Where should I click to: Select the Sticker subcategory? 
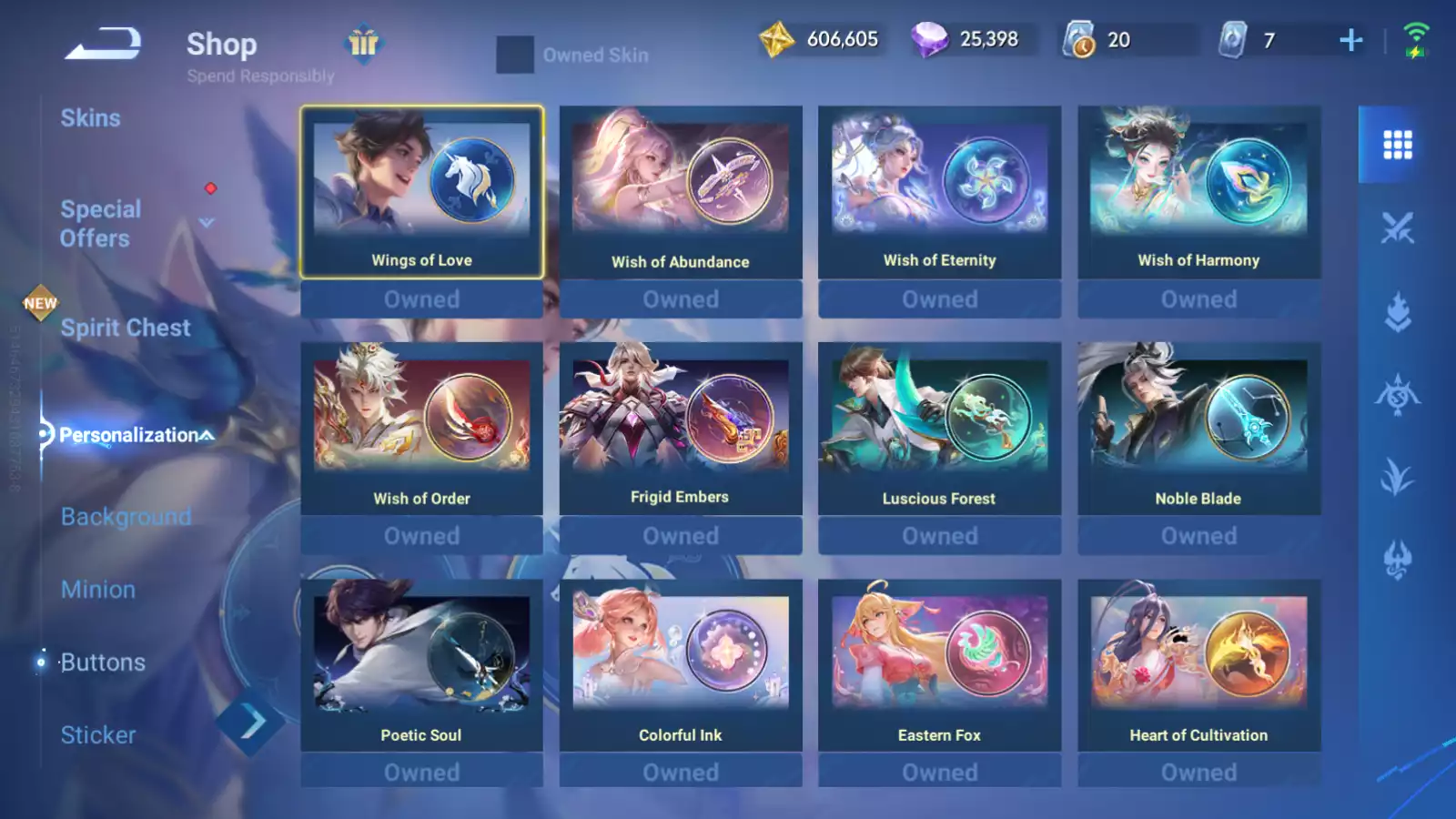point(98,735)
